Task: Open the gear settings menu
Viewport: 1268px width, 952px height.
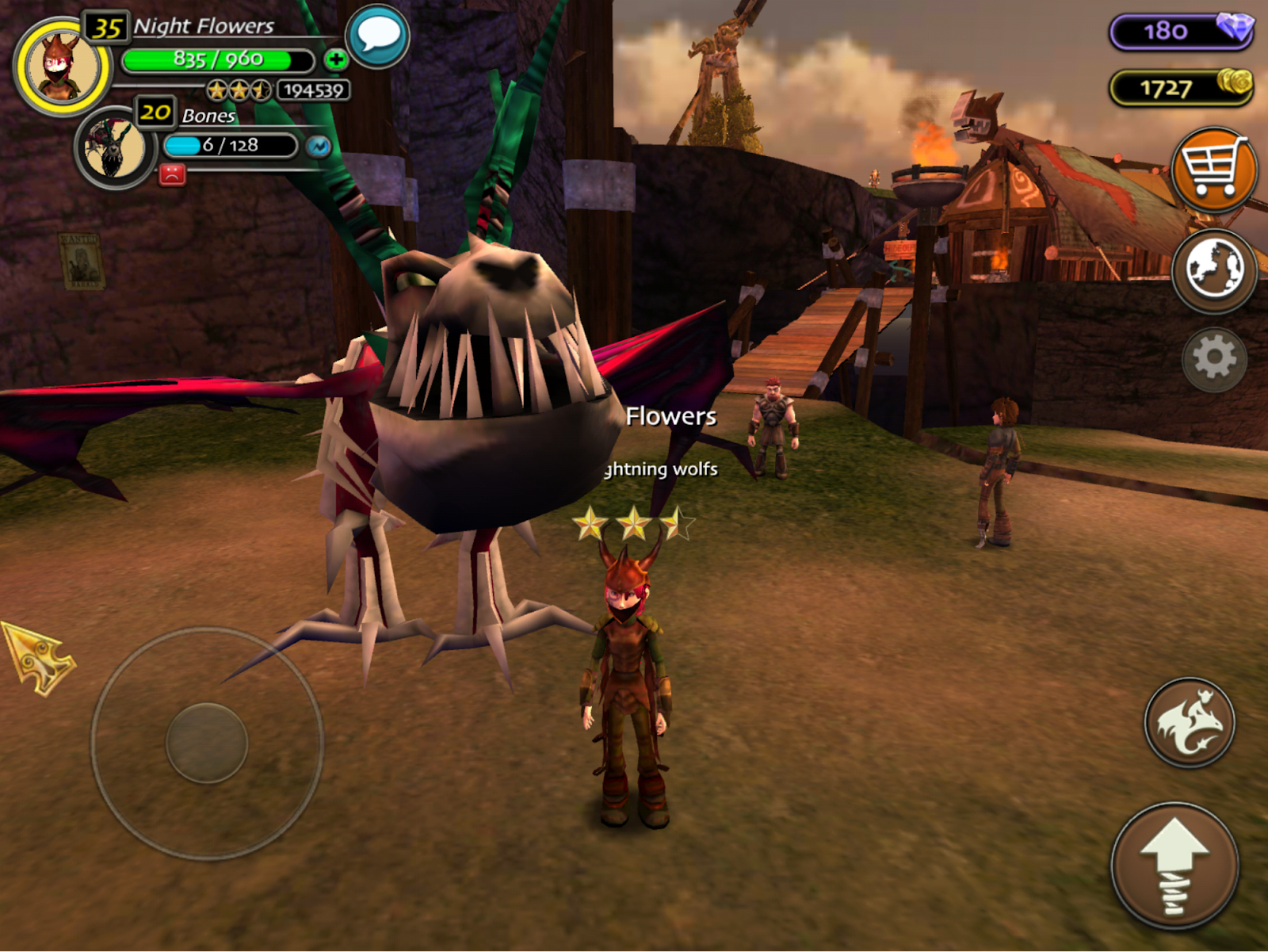Action: click(1213, 359)
